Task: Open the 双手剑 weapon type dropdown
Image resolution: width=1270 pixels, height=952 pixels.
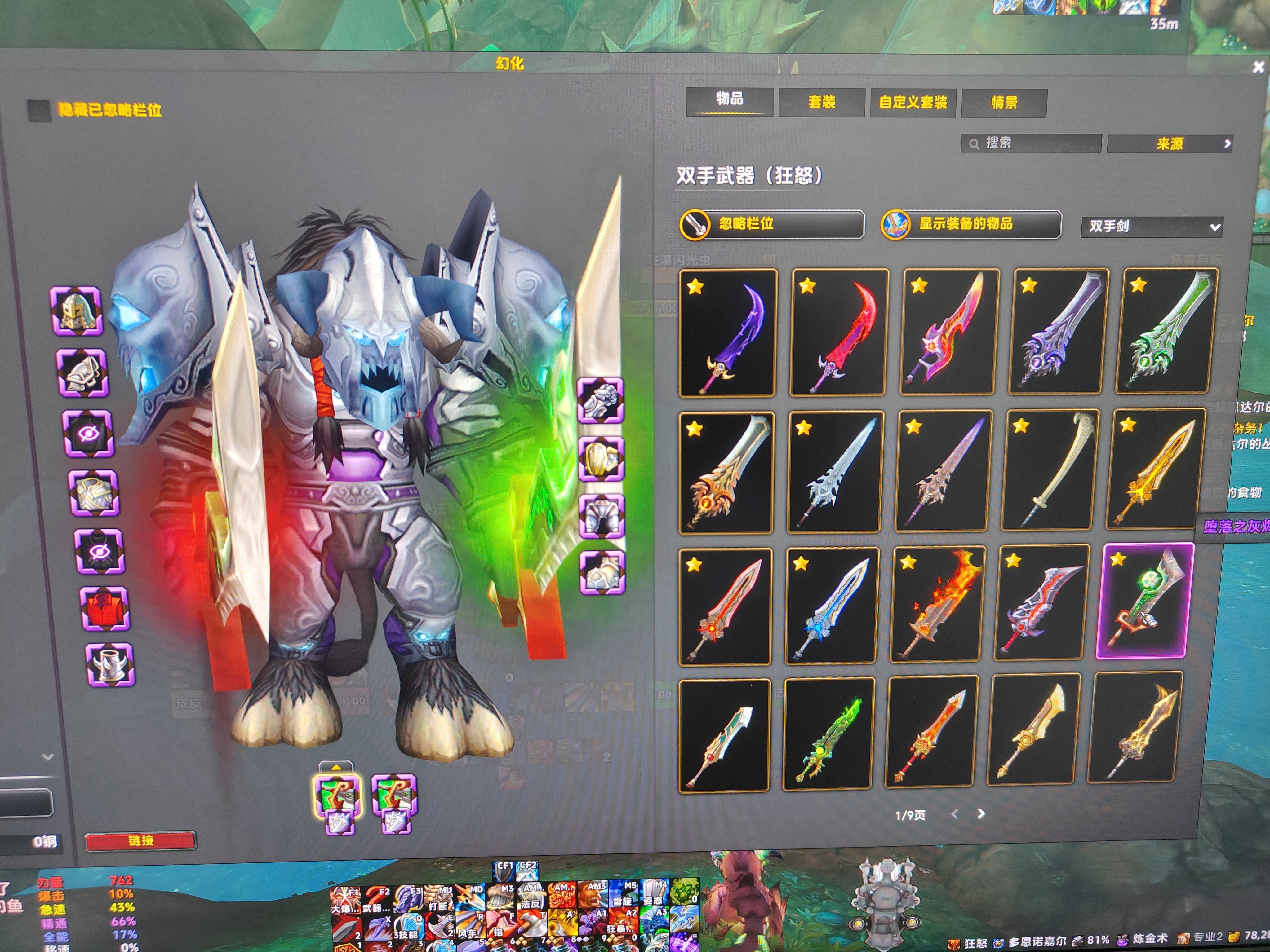Action: [1151, 227]
